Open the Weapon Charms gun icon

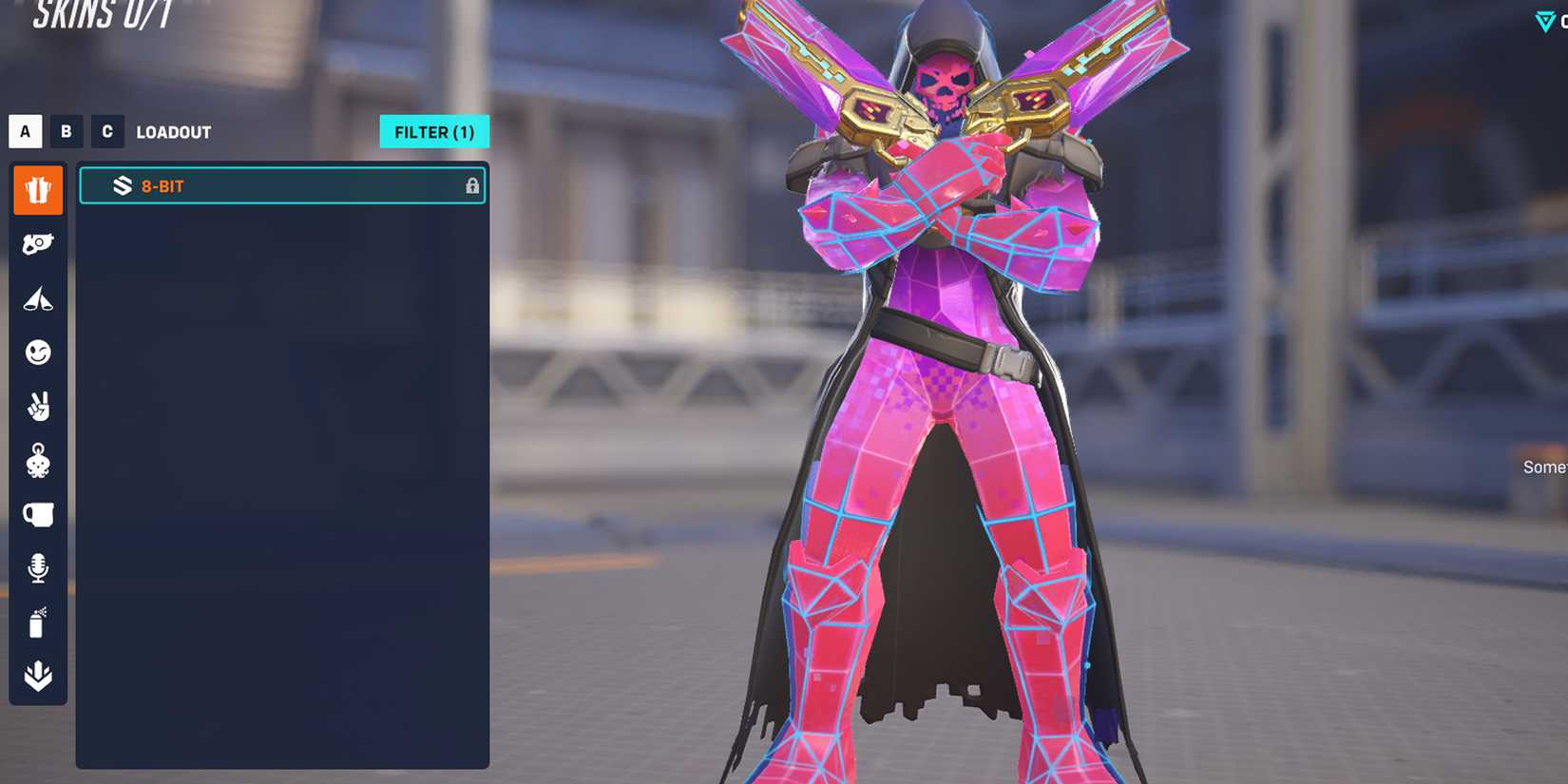(x=37, y=244)
